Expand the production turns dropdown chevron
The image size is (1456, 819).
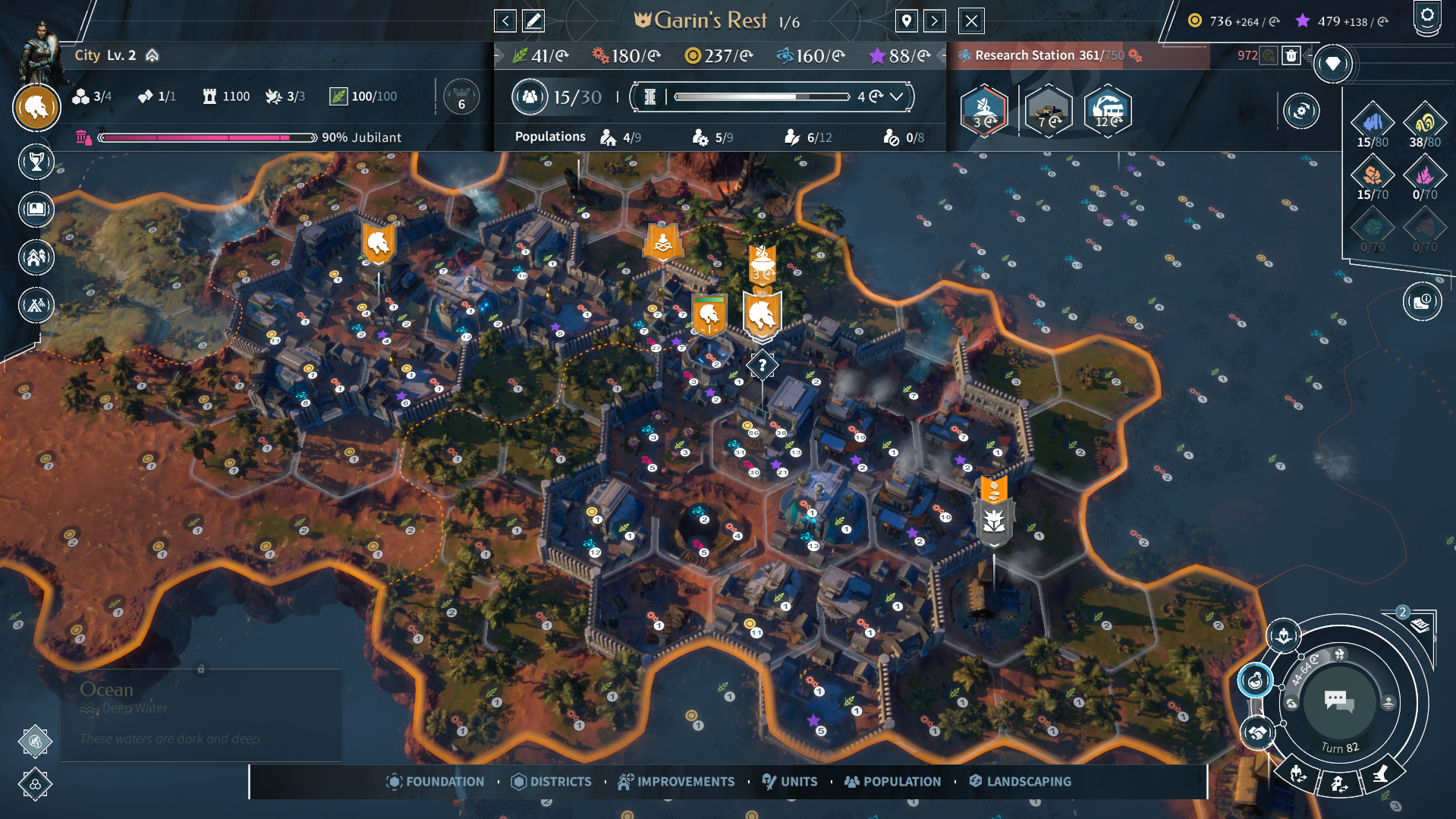click(897, 97)
